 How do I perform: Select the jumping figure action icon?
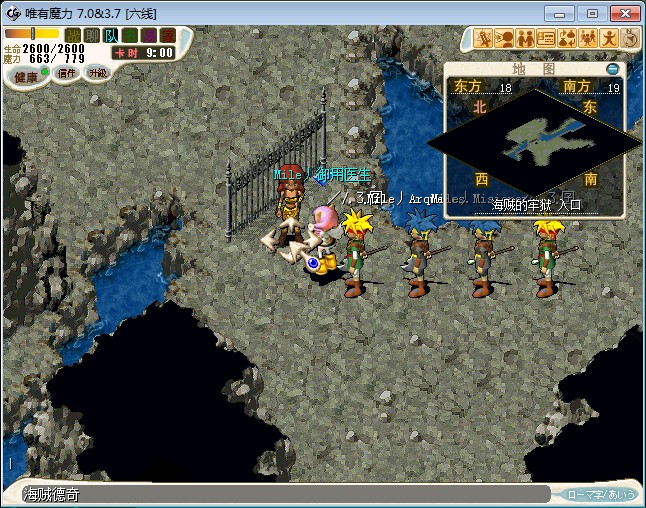609,38
